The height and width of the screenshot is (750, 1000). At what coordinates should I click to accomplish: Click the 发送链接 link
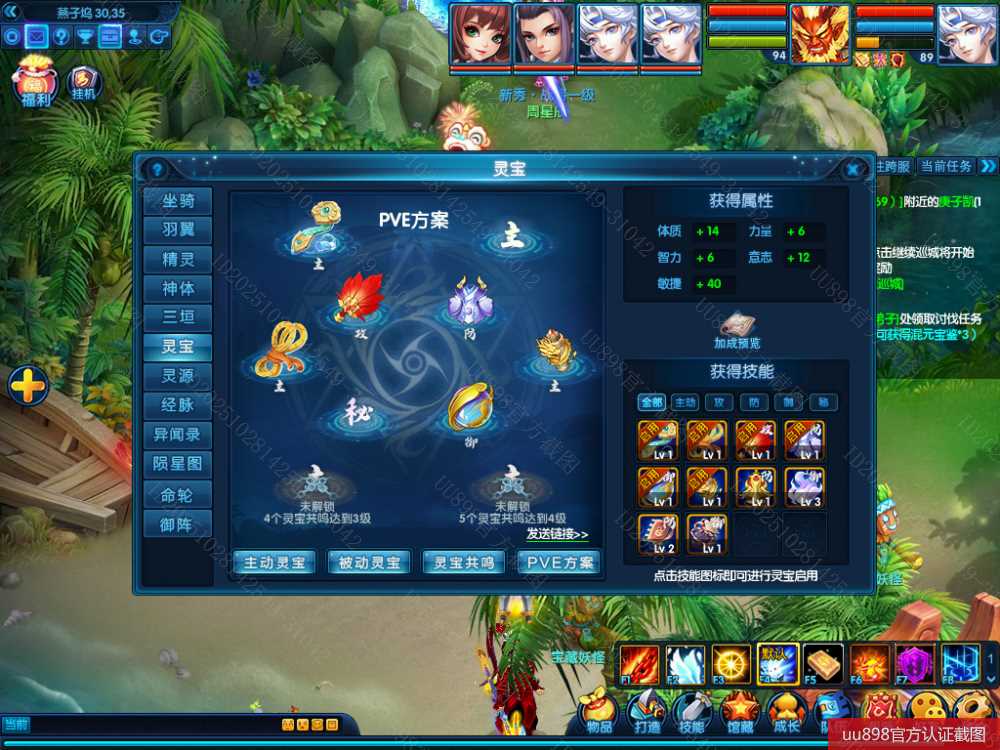pos(557,534)
